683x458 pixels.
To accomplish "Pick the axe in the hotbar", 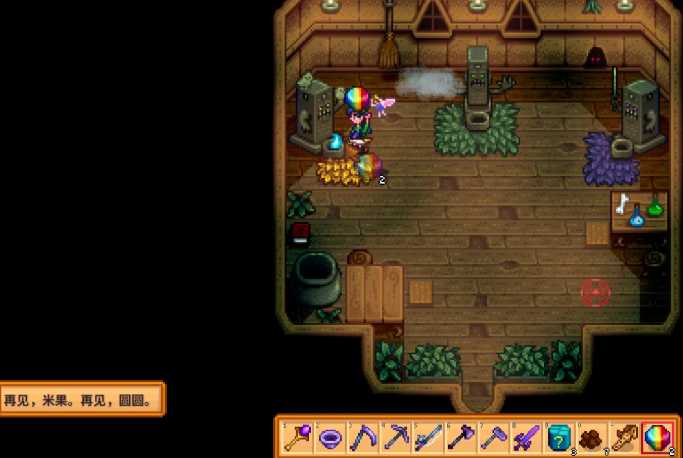I will (461, 437).
